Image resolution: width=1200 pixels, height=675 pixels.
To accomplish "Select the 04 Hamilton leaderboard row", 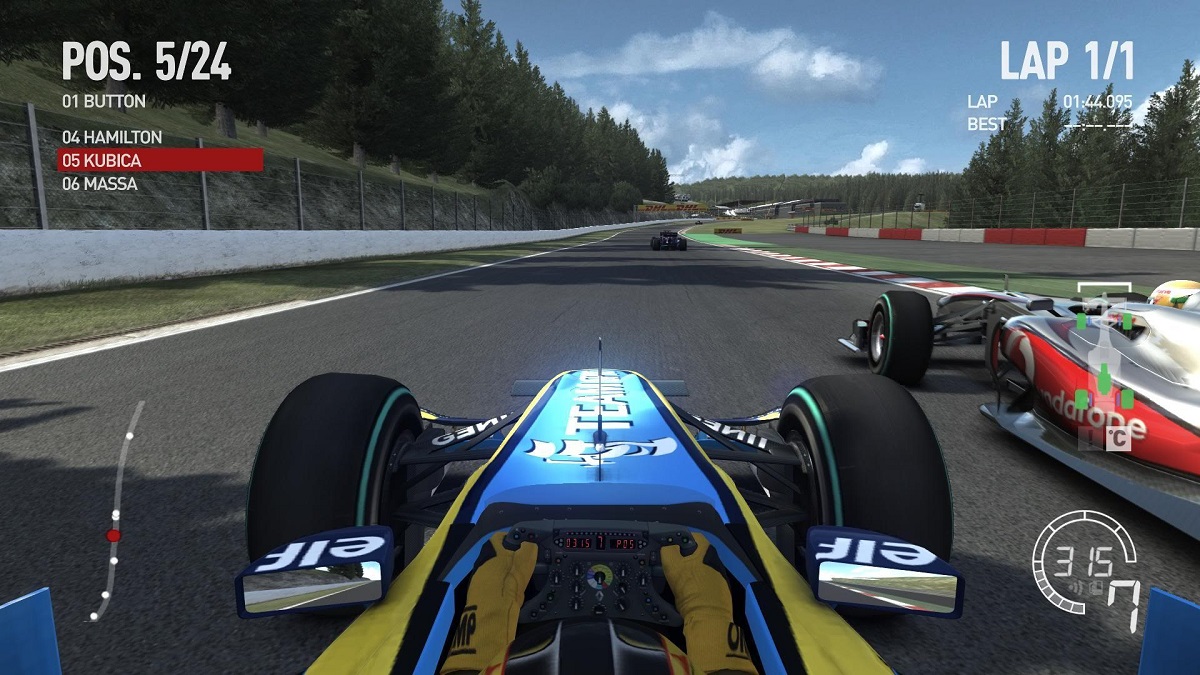I will coord(112,136).
